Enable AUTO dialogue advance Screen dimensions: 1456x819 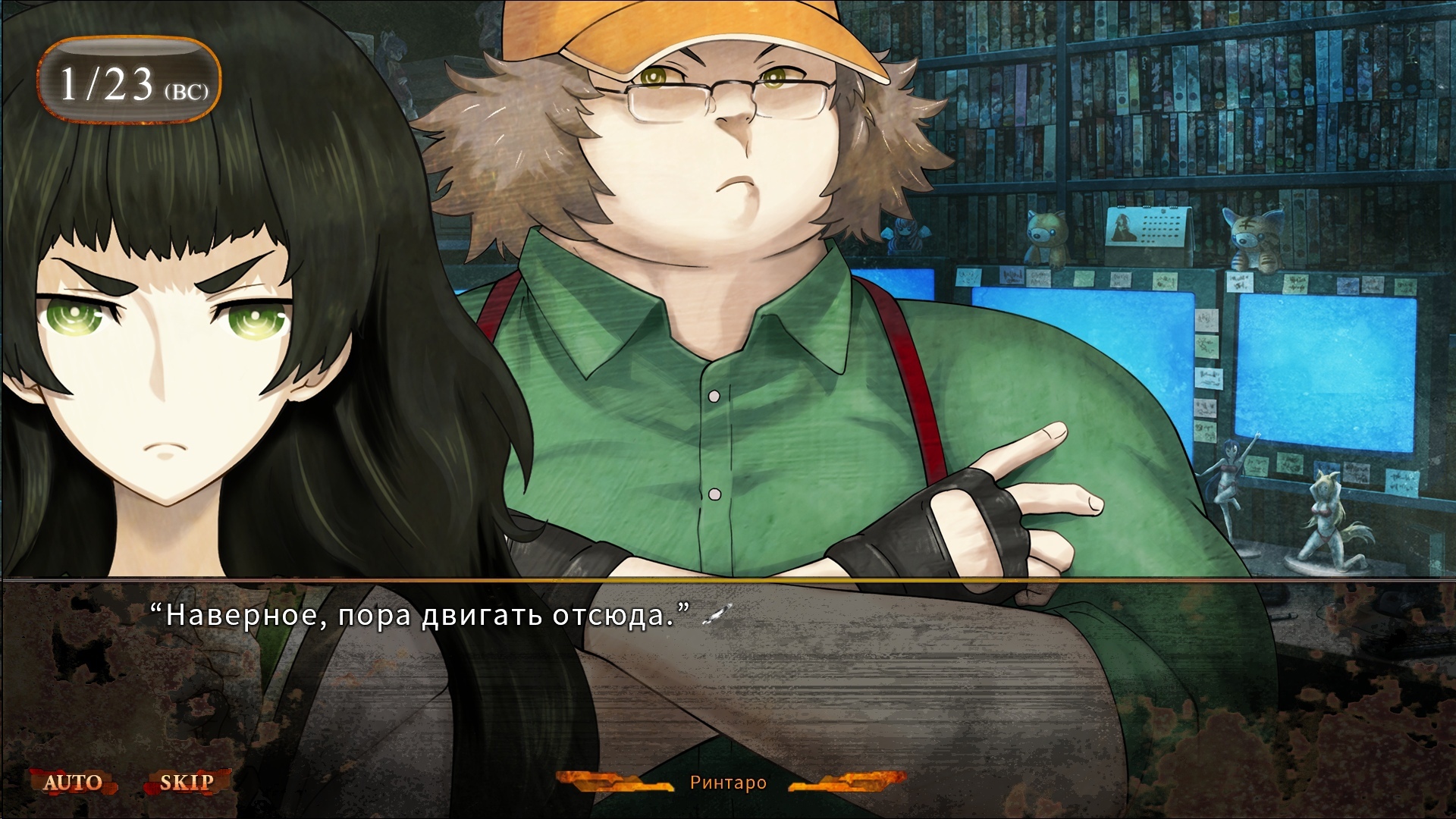(x=73, y=782)
